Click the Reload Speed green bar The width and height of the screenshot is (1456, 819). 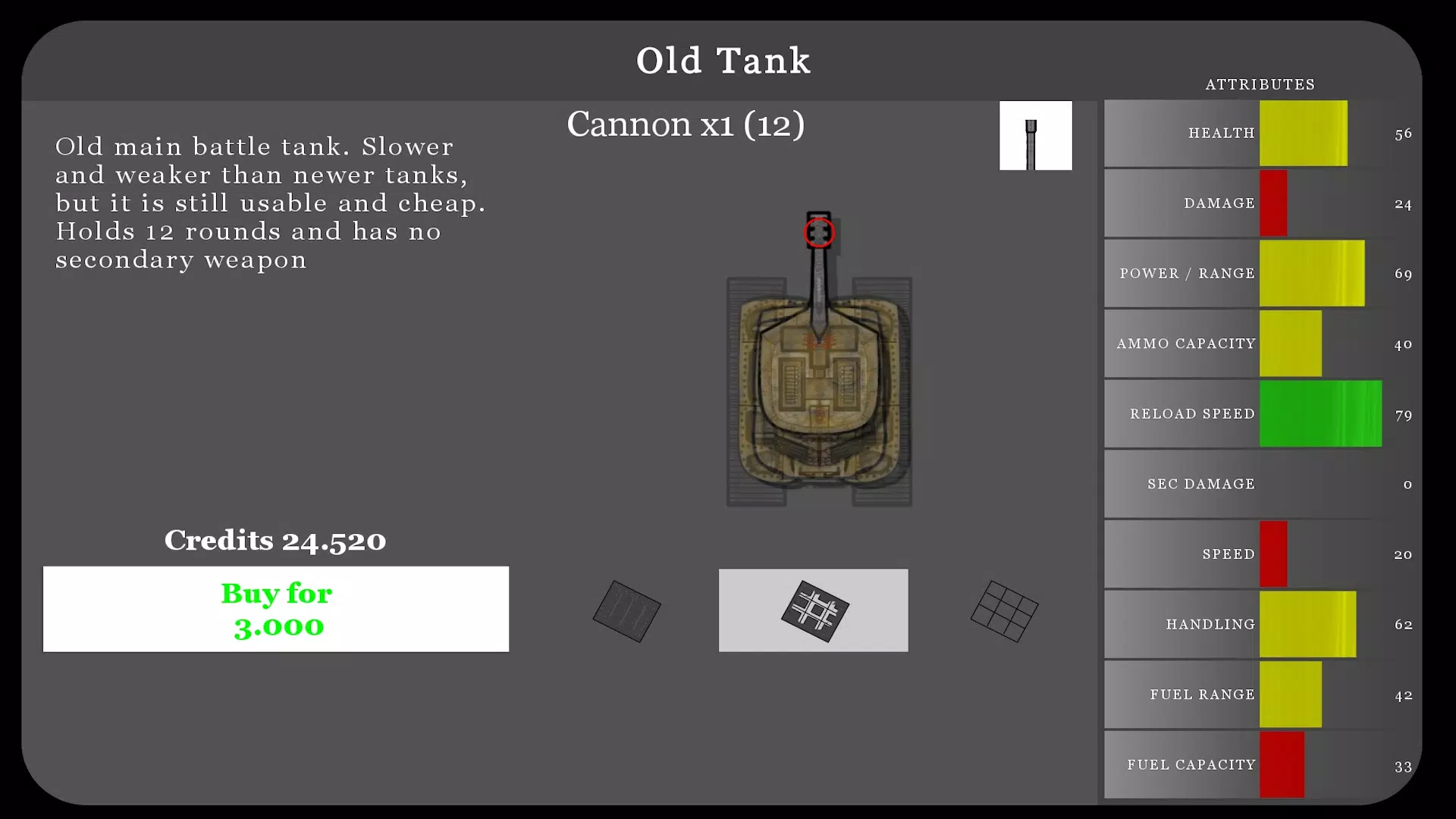[x=1319, y=414]
